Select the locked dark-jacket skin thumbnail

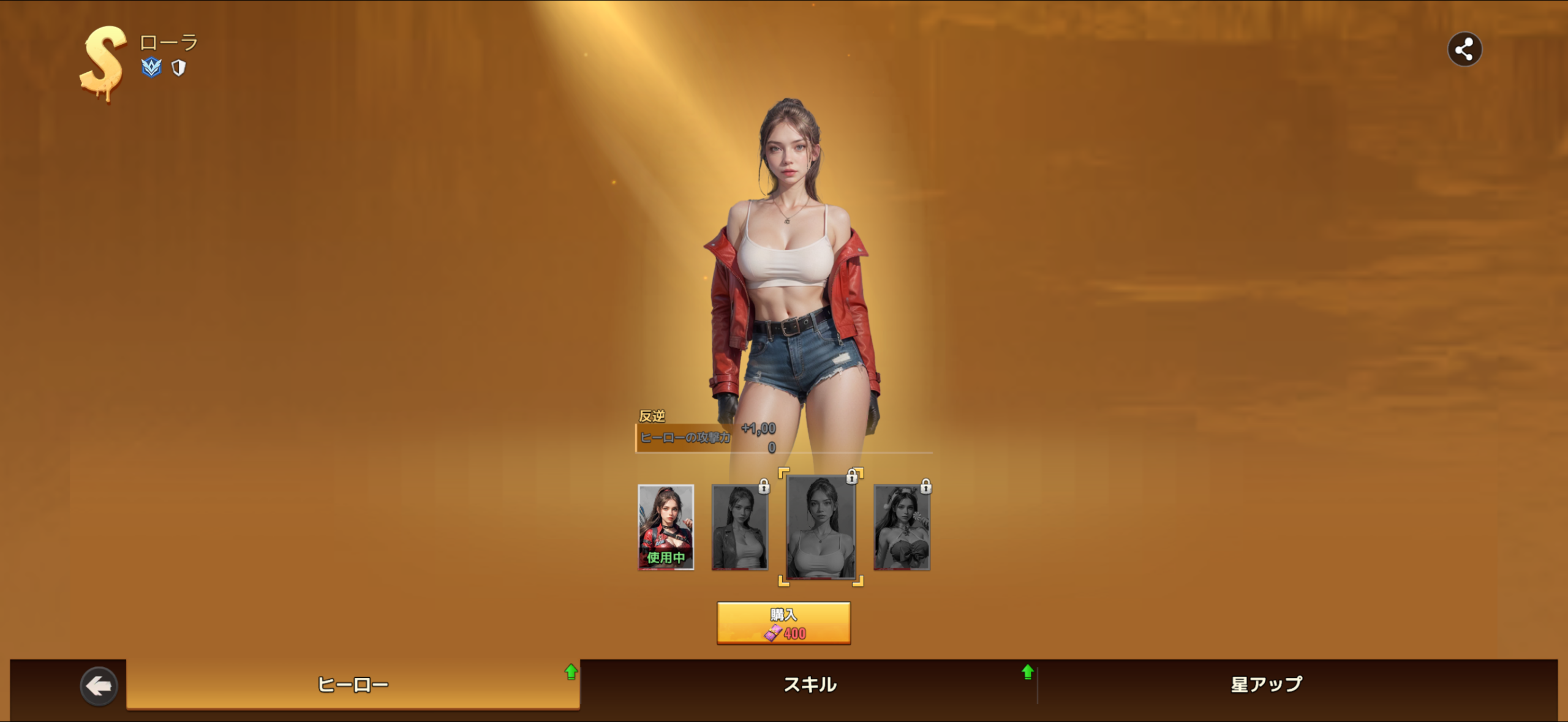pyautogui.click(x=739, y=527)
